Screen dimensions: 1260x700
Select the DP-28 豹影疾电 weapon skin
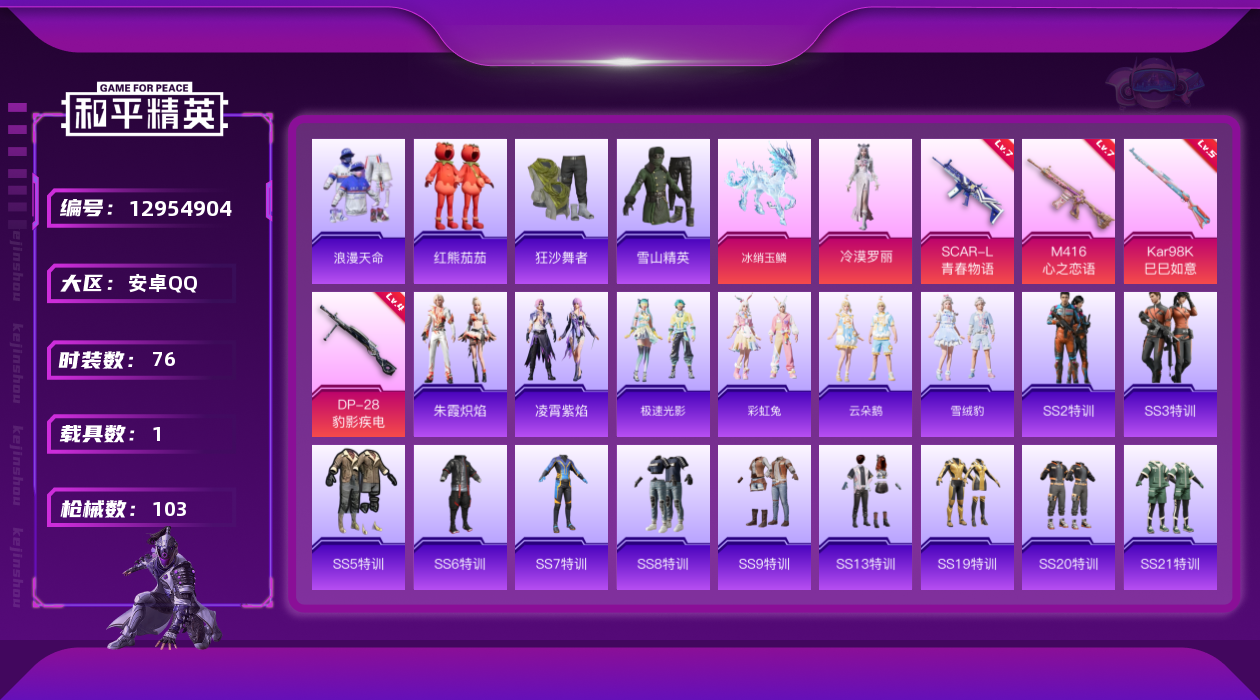coord(358,364)
